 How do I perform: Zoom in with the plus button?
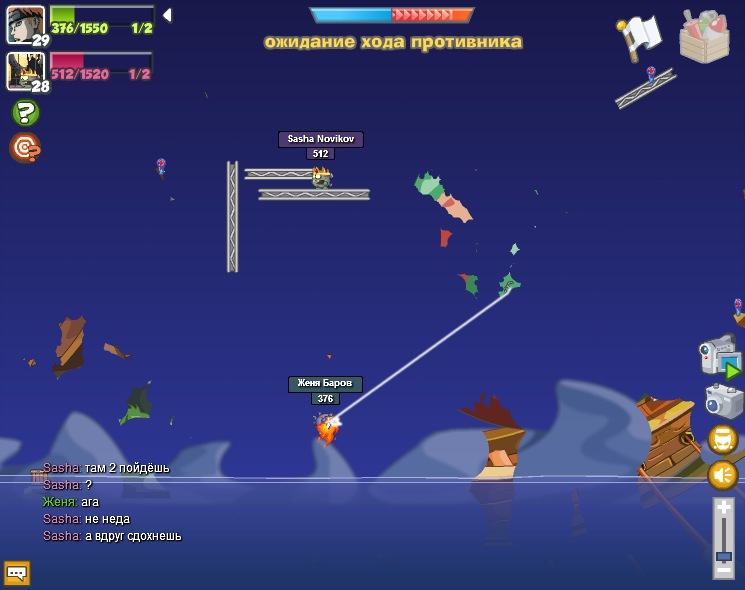click(723, 508)
